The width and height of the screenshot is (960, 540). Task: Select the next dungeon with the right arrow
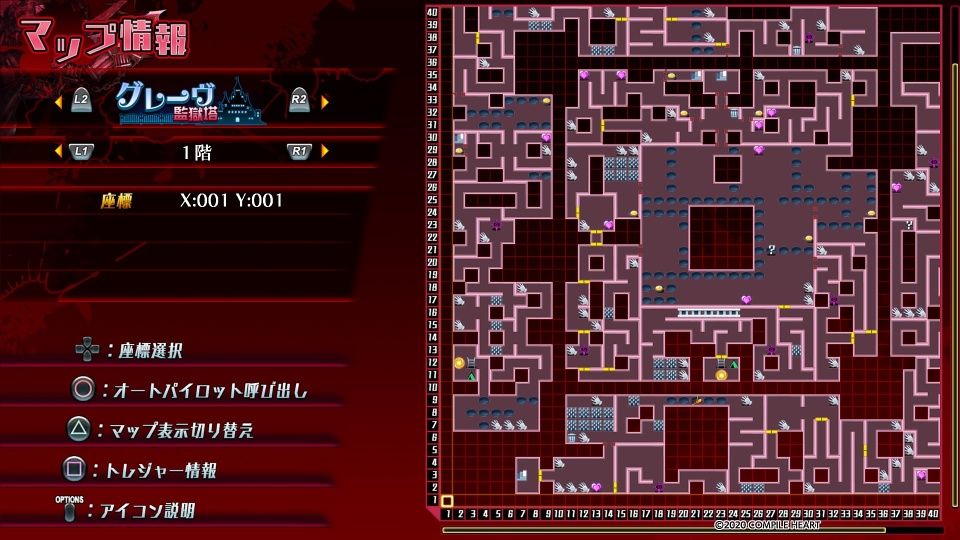[324, 100]
